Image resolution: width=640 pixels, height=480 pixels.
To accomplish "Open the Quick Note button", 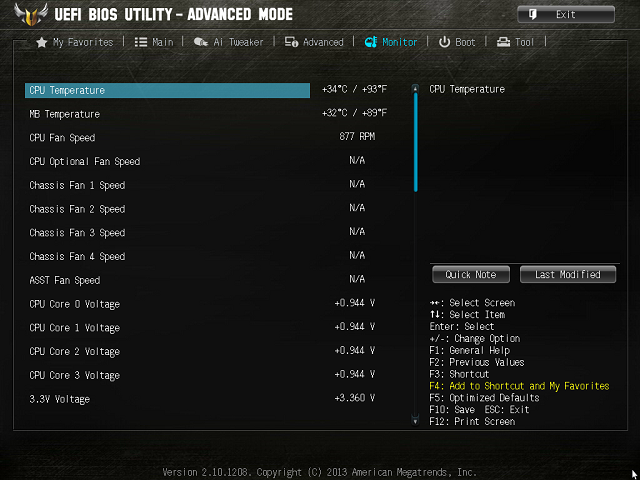I will point(471,274).
